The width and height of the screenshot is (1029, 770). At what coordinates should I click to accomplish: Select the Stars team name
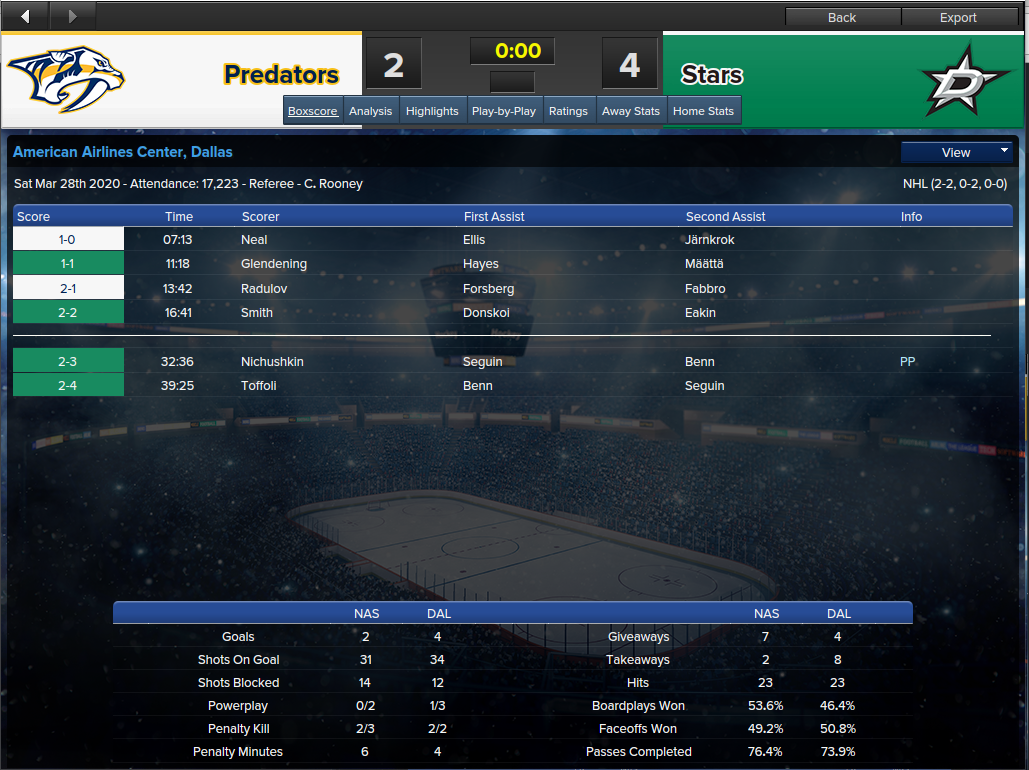tap(712, 75)
